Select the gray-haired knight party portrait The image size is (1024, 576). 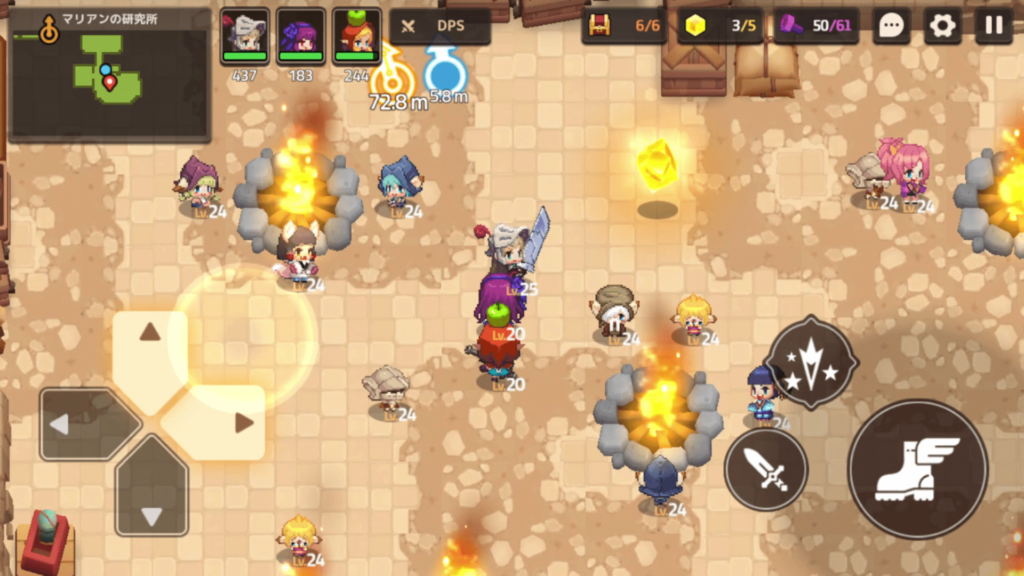tap(245, 36)
